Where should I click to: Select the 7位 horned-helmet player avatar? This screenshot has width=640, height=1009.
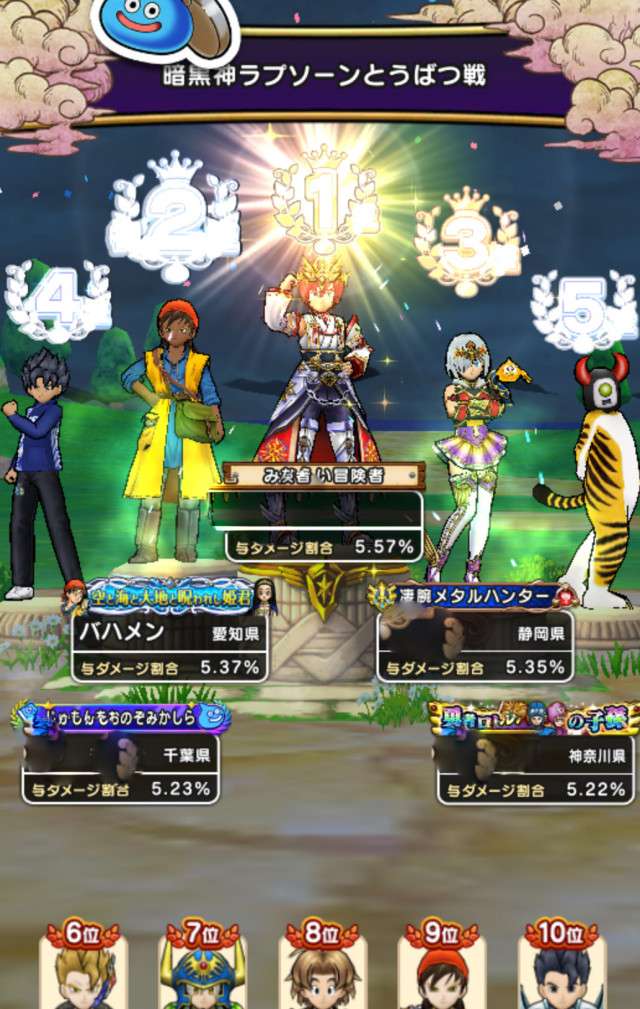click(x=204, y=970)
